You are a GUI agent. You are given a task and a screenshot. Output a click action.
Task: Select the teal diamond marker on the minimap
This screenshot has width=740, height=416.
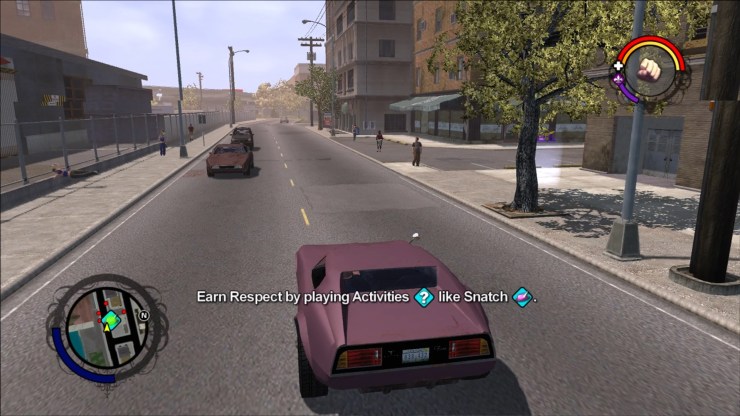[111, 319]
